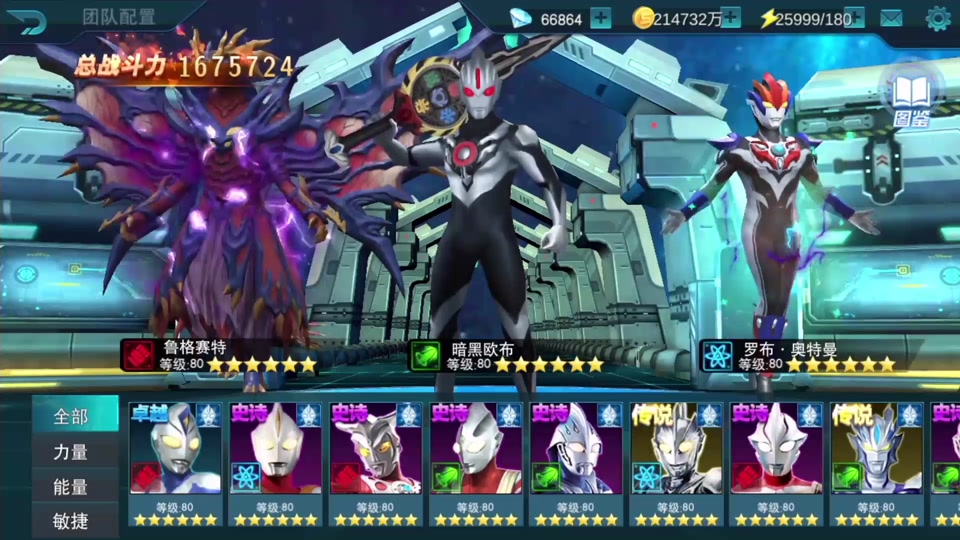960x540 pixels.
Task: Add more diamonds with the plus button
Action: coord(600,18)
